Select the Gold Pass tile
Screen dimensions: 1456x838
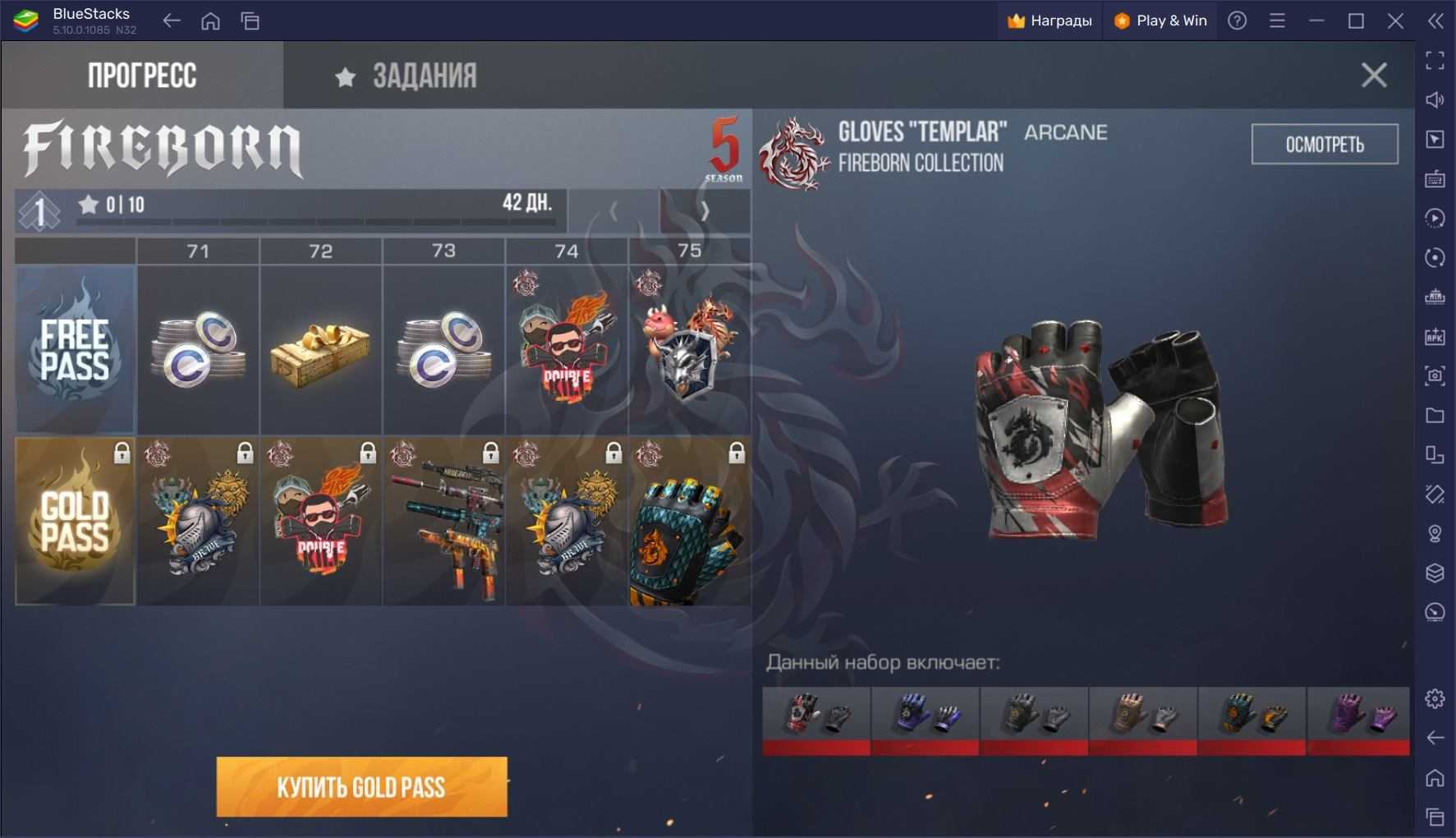click(x=75, y=522)
